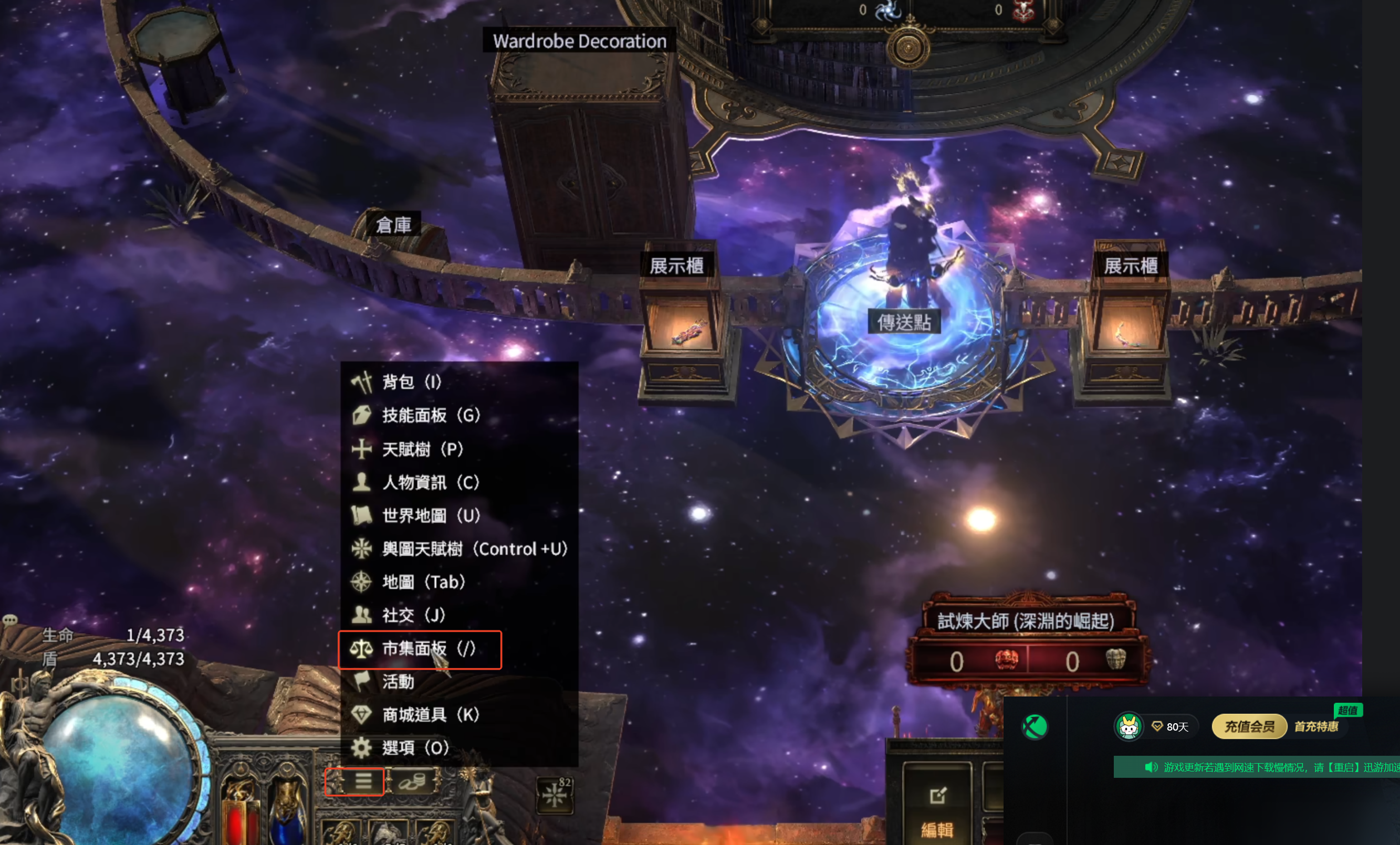
Task: Open the 世界地圖 (U) world map
Action: [x=431, y=515]
